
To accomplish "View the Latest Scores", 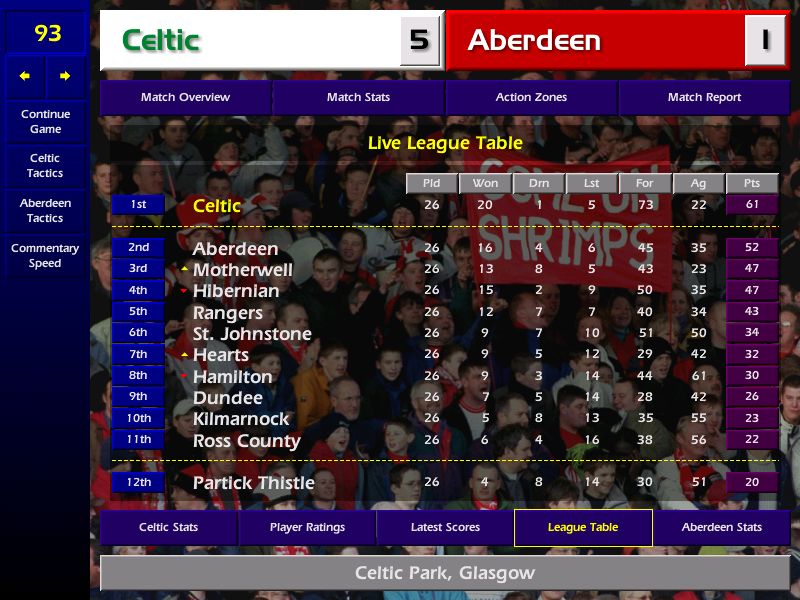I will point(445,527).
